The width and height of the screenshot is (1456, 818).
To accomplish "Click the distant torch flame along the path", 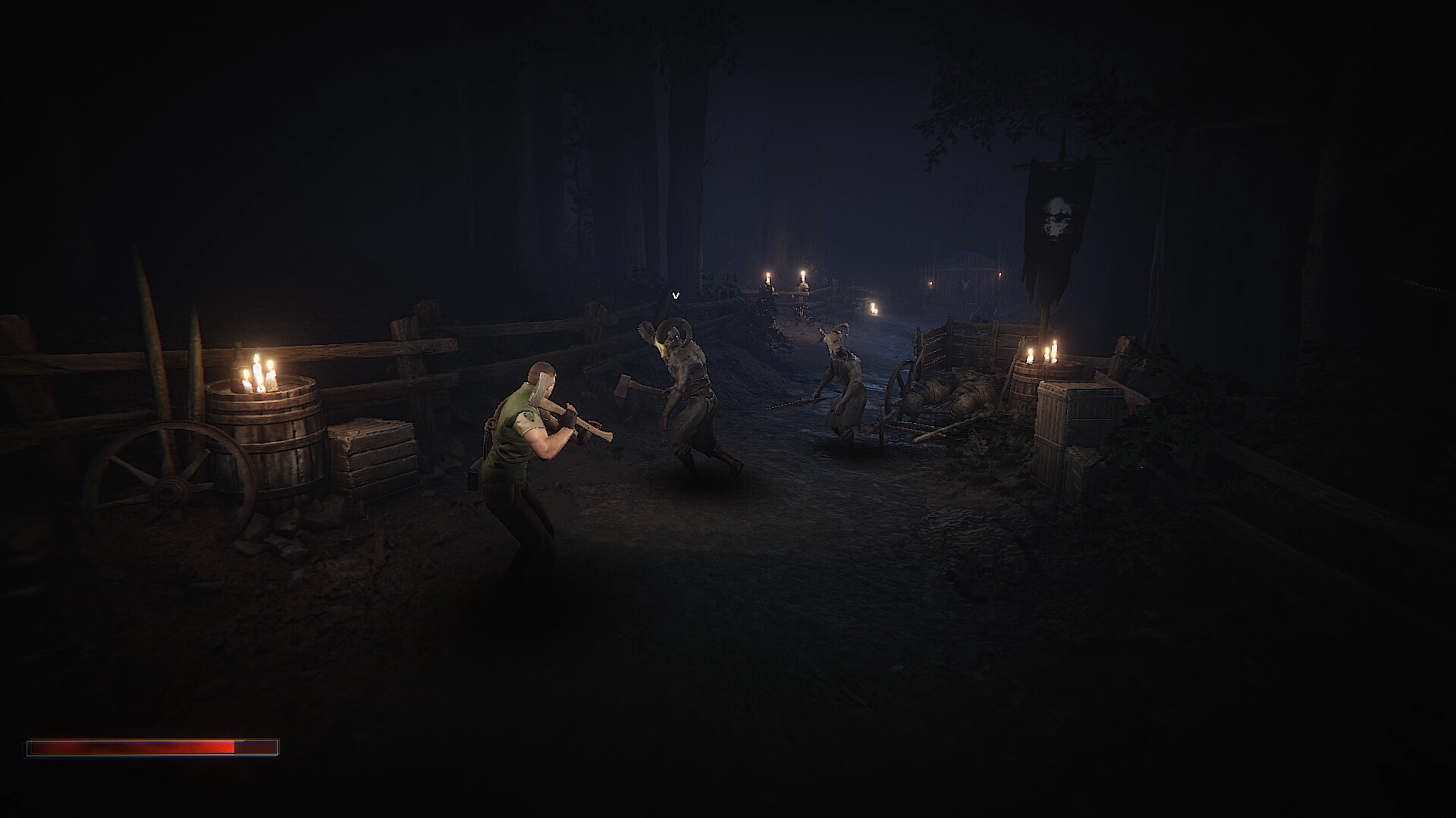I will click(x=872, y=307).
